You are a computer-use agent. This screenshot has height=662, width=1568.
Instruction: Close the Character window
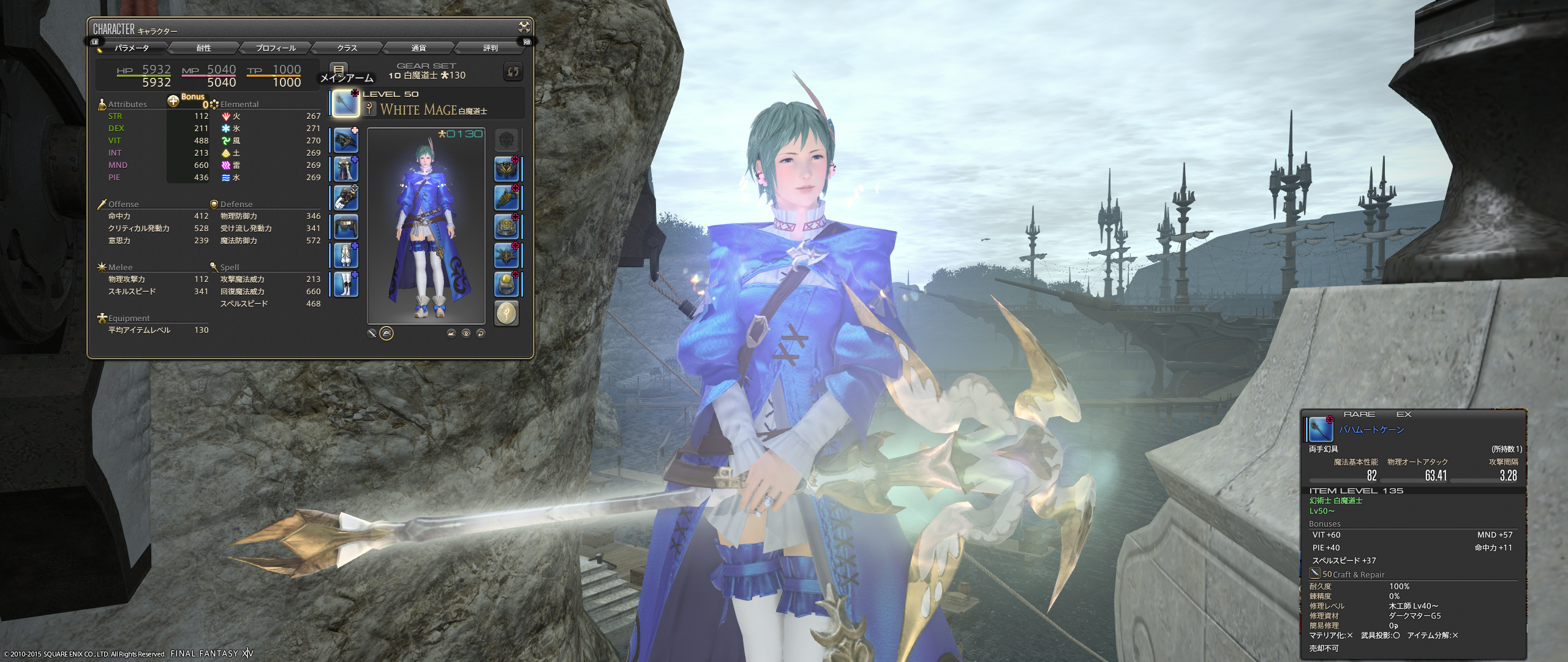(x=524, y=26)
